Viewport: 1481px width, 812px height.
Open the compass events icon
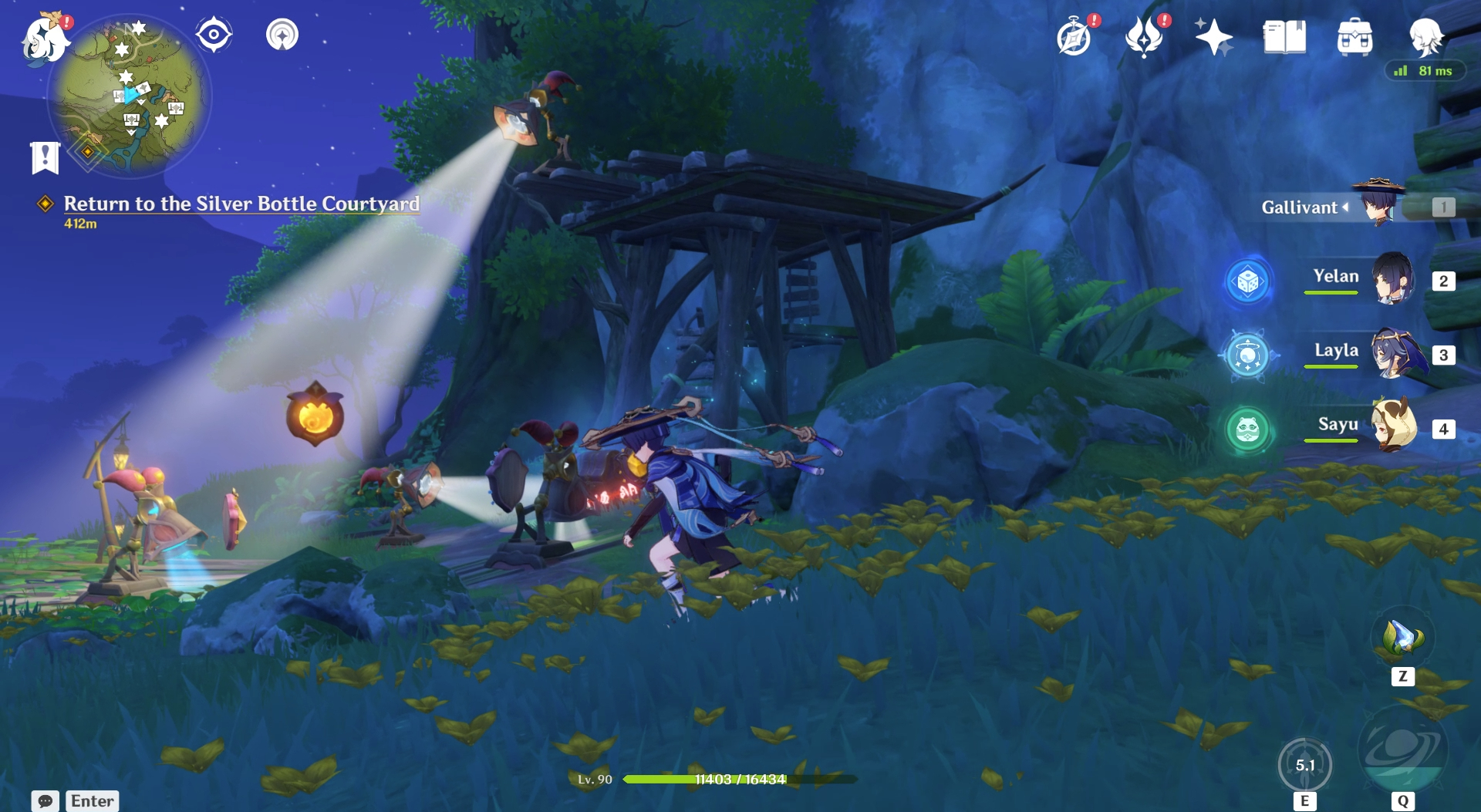[1074, 37]
